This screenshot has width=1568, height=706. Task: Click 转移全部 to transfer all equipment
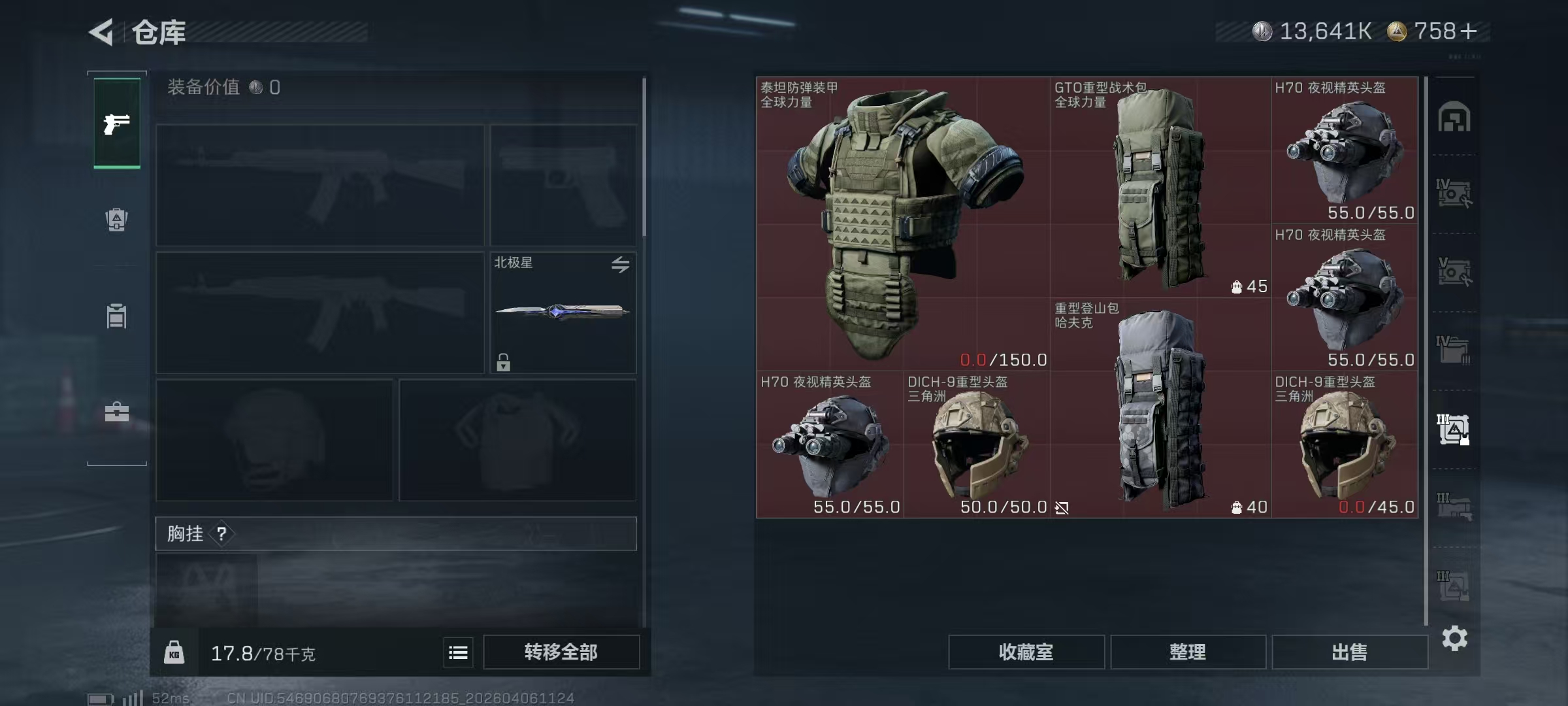tap(562, 652)
